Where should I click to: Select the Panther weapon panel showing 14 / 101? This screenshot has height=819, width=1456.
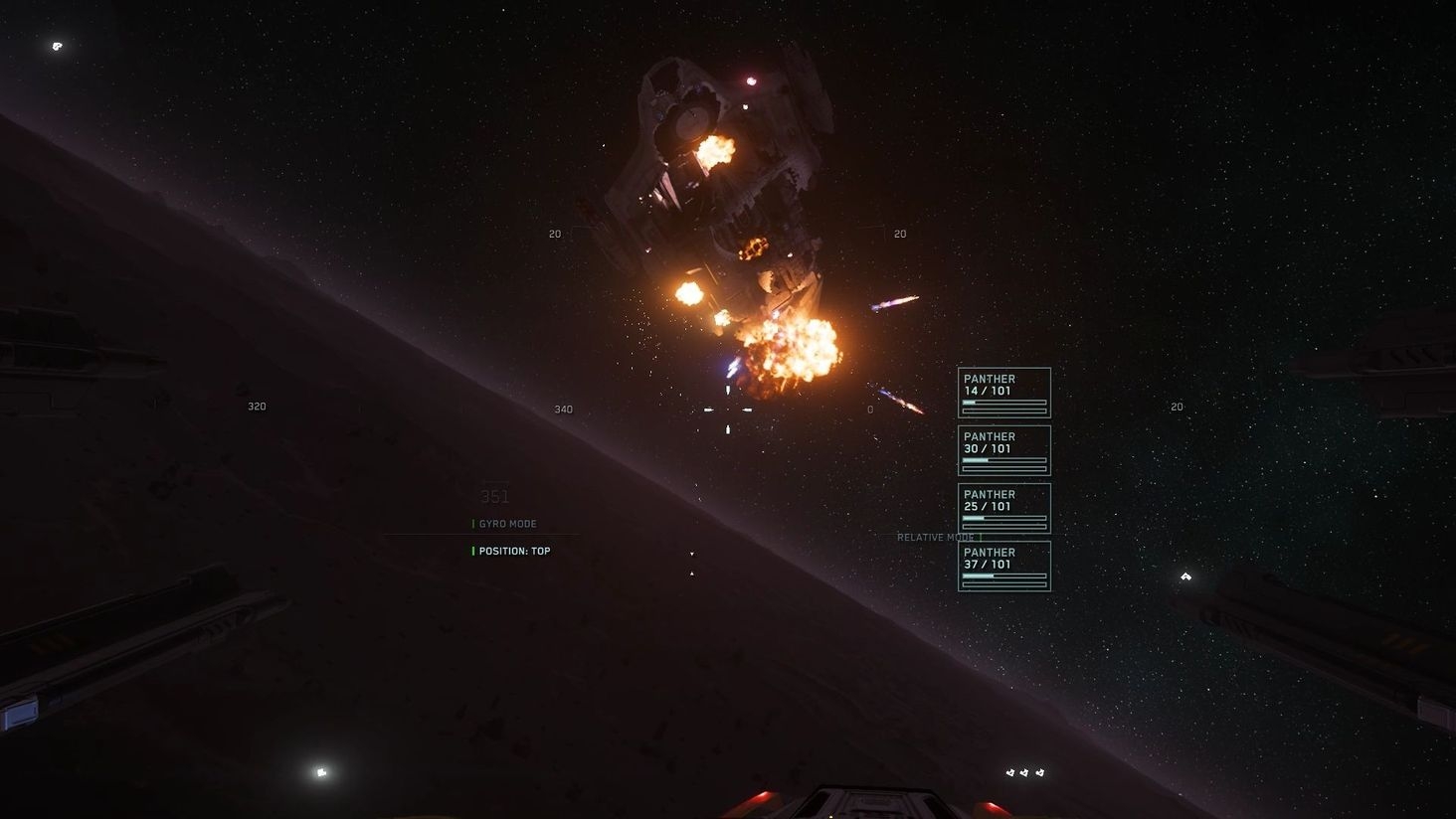coord(1003,393)
